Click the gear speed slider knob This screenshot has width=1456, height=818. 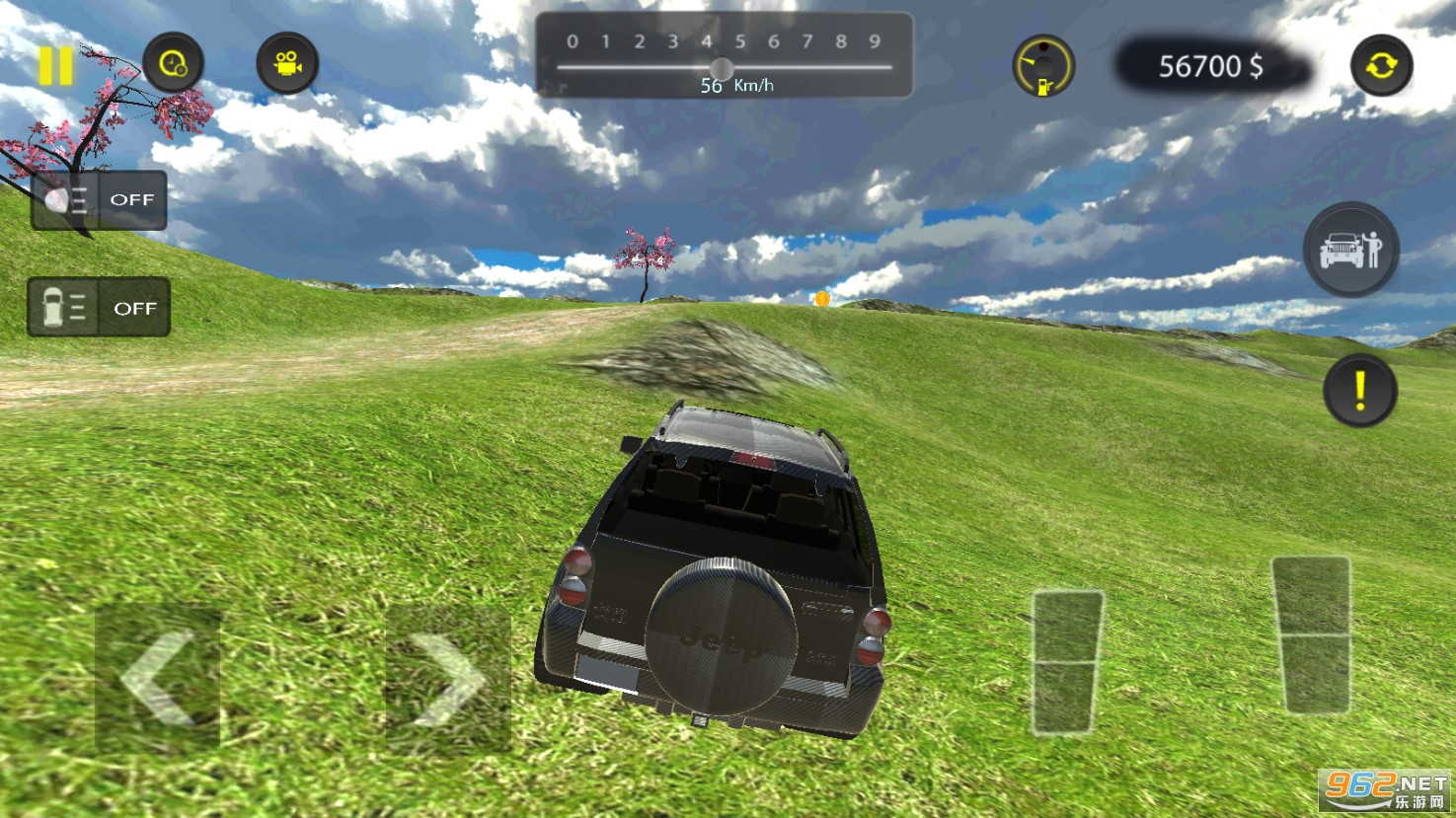[x=722, y=68]
